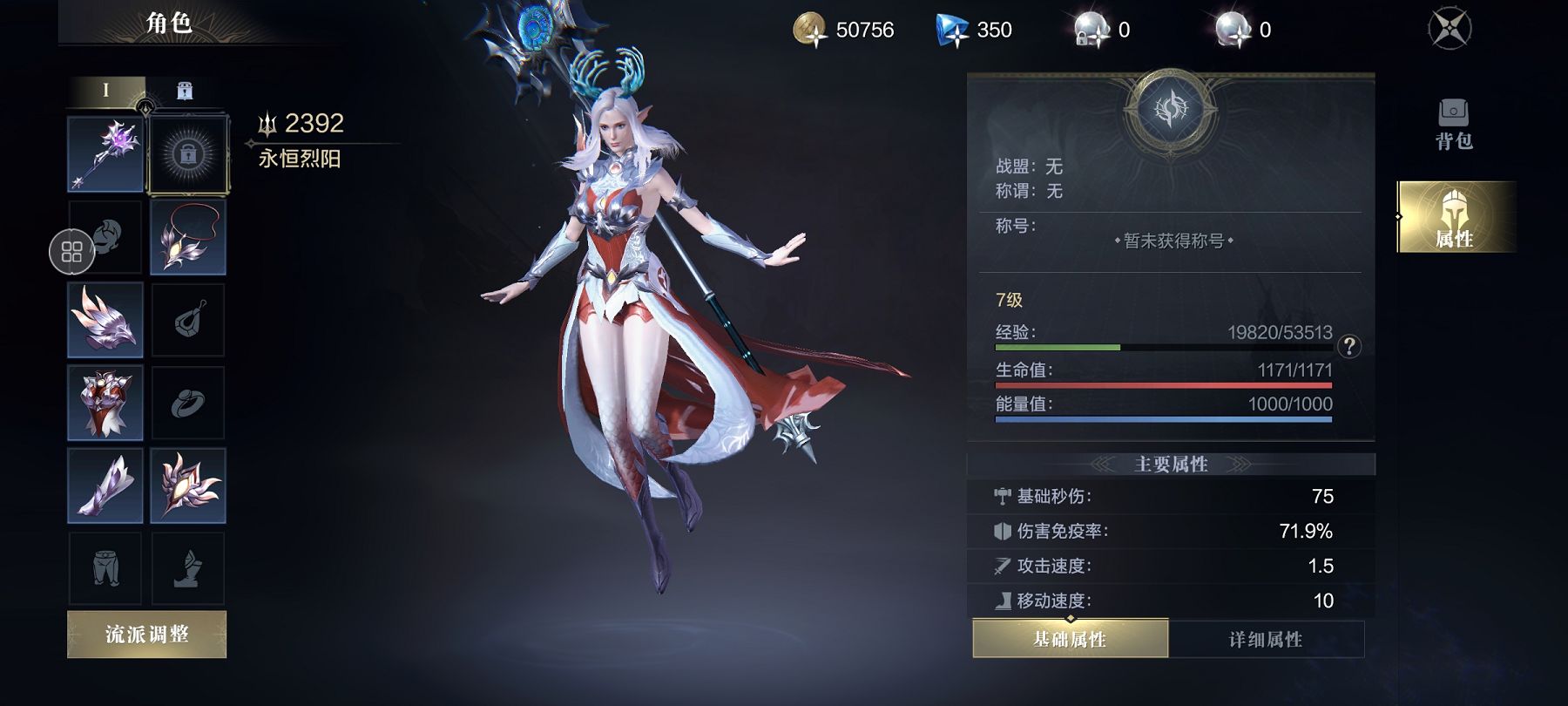
Task: Select the equipped chest armor slot
Action: (105, 403)
